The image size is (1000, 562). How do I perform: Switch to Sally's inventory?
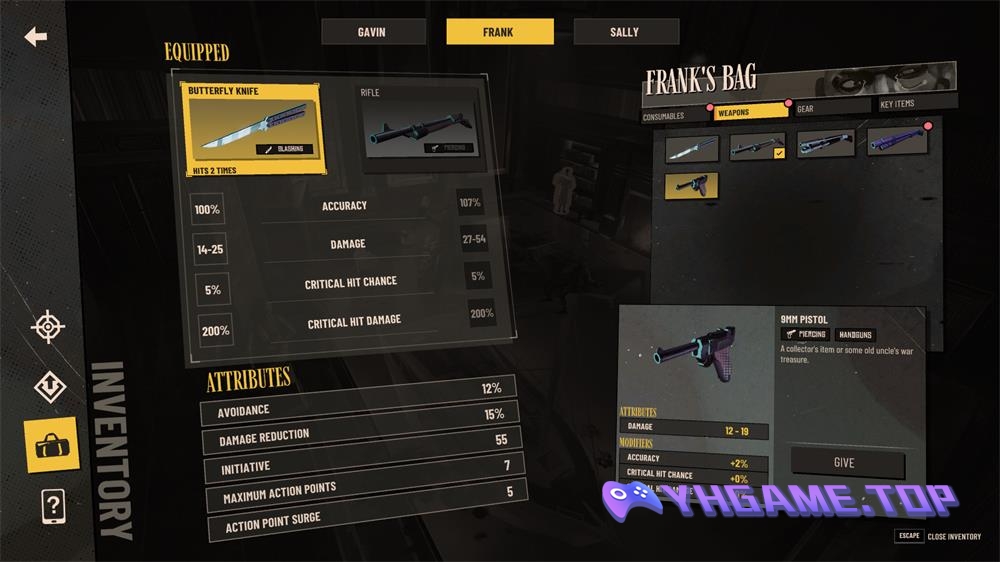(x=625, y=32)
